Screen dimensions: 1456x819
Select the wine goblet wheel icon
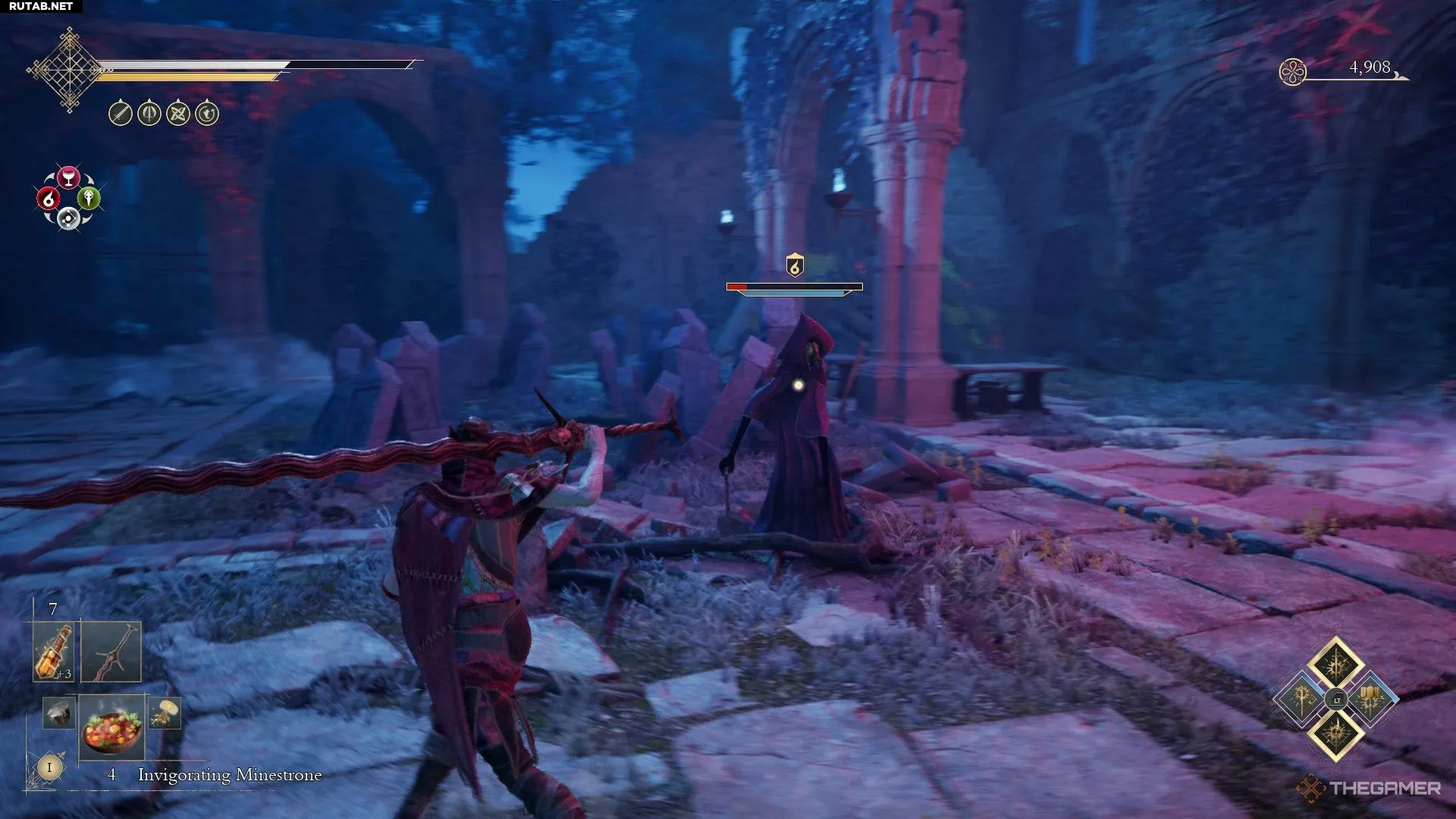click(69, 177)
